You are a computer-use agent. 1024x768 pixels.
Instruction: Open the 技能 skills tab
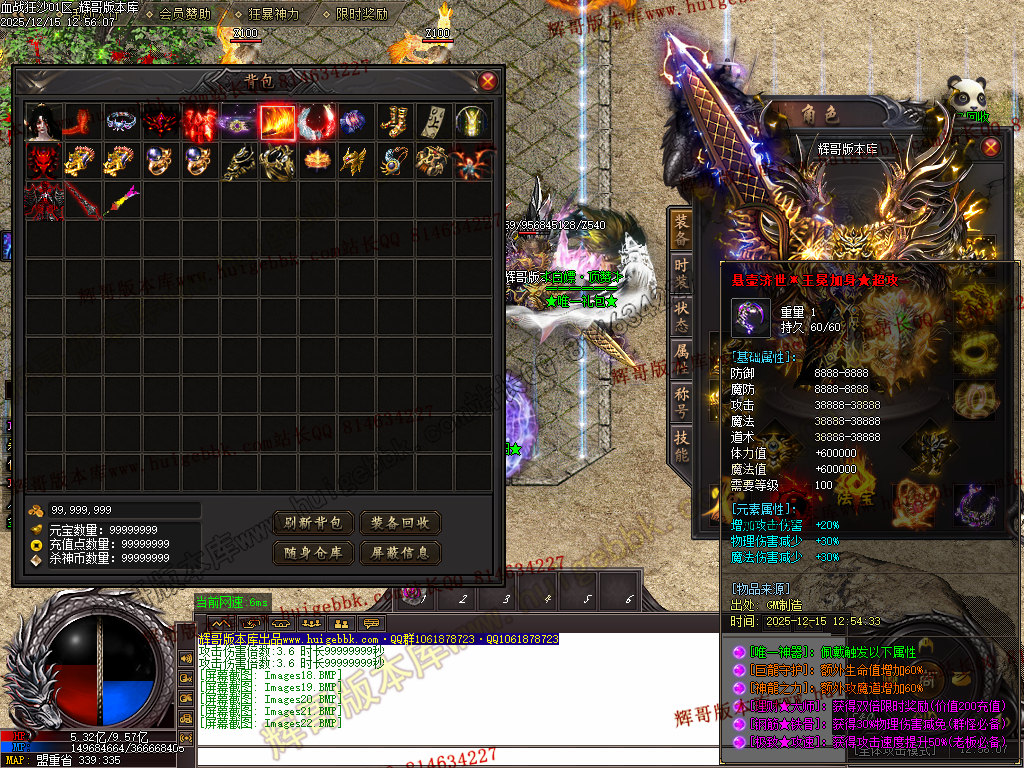click(x=681, y=444)
